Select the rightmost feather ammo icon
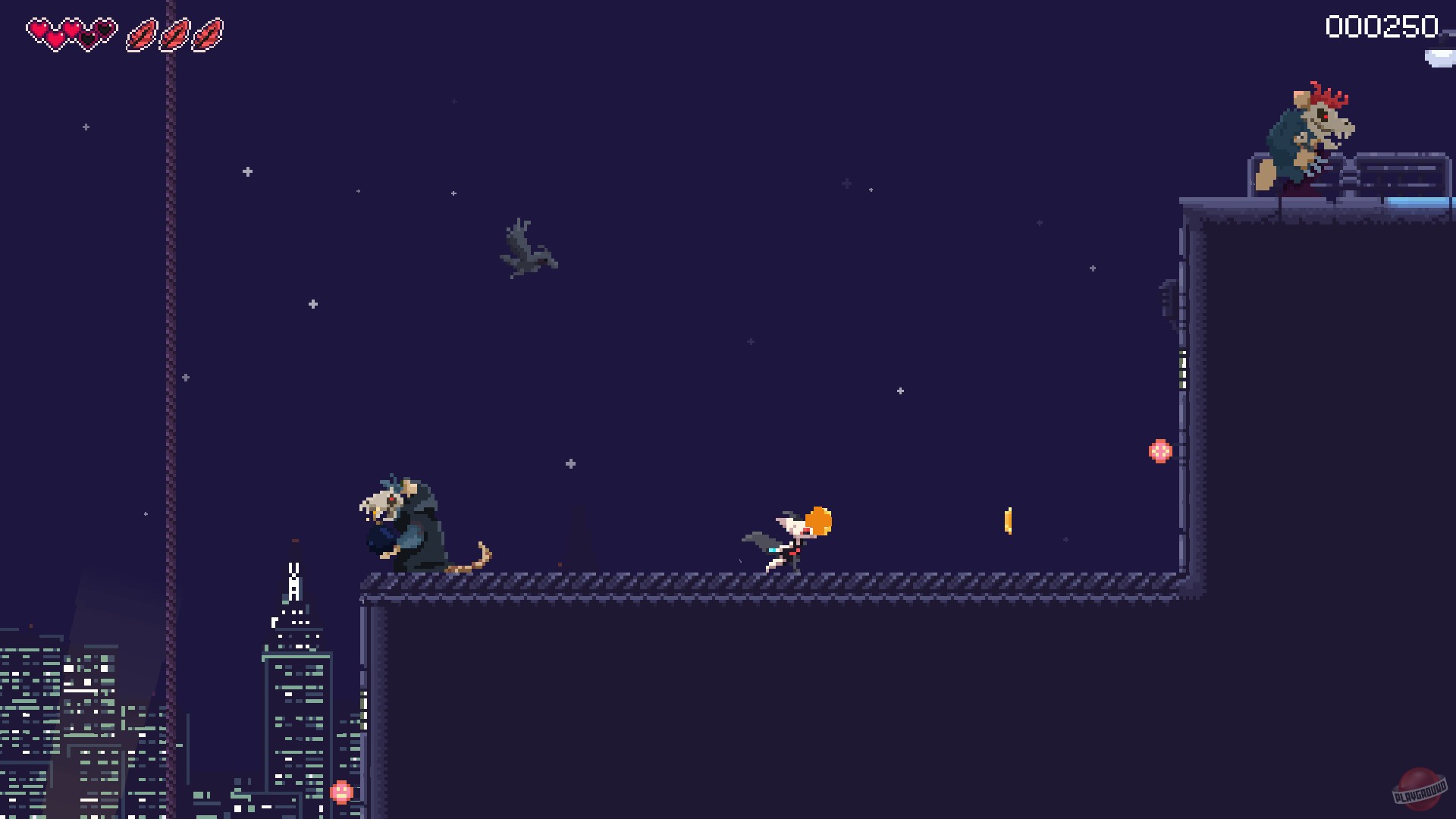This screenshot has height=819, width=1456. (207, 34)
